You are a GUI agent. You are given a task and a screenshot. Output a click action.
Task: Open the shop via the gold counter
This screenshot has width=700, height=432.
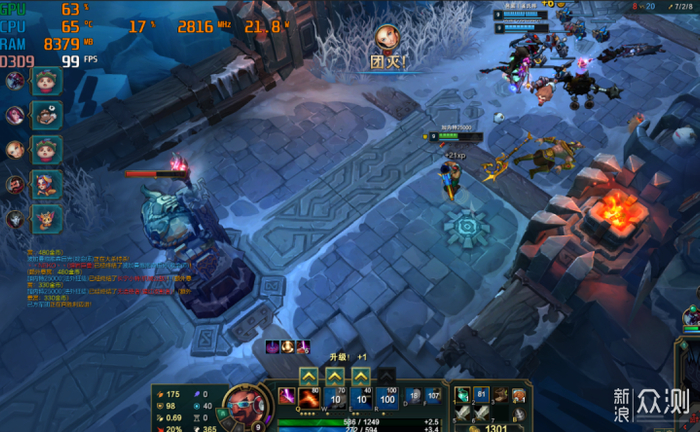(490, 427)
